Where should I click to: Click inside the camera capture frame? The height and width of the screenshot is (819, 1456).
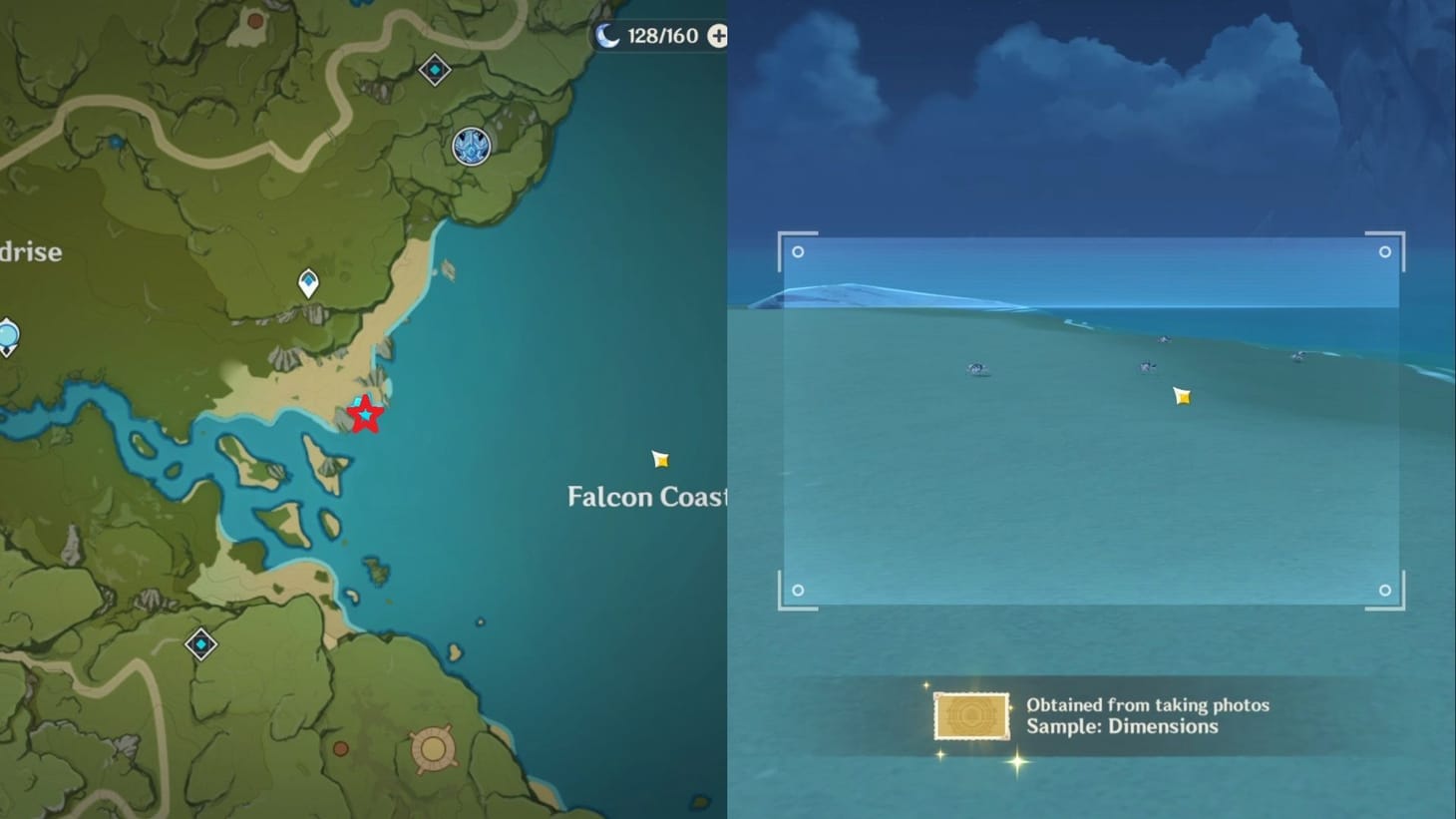[1092, 419]
